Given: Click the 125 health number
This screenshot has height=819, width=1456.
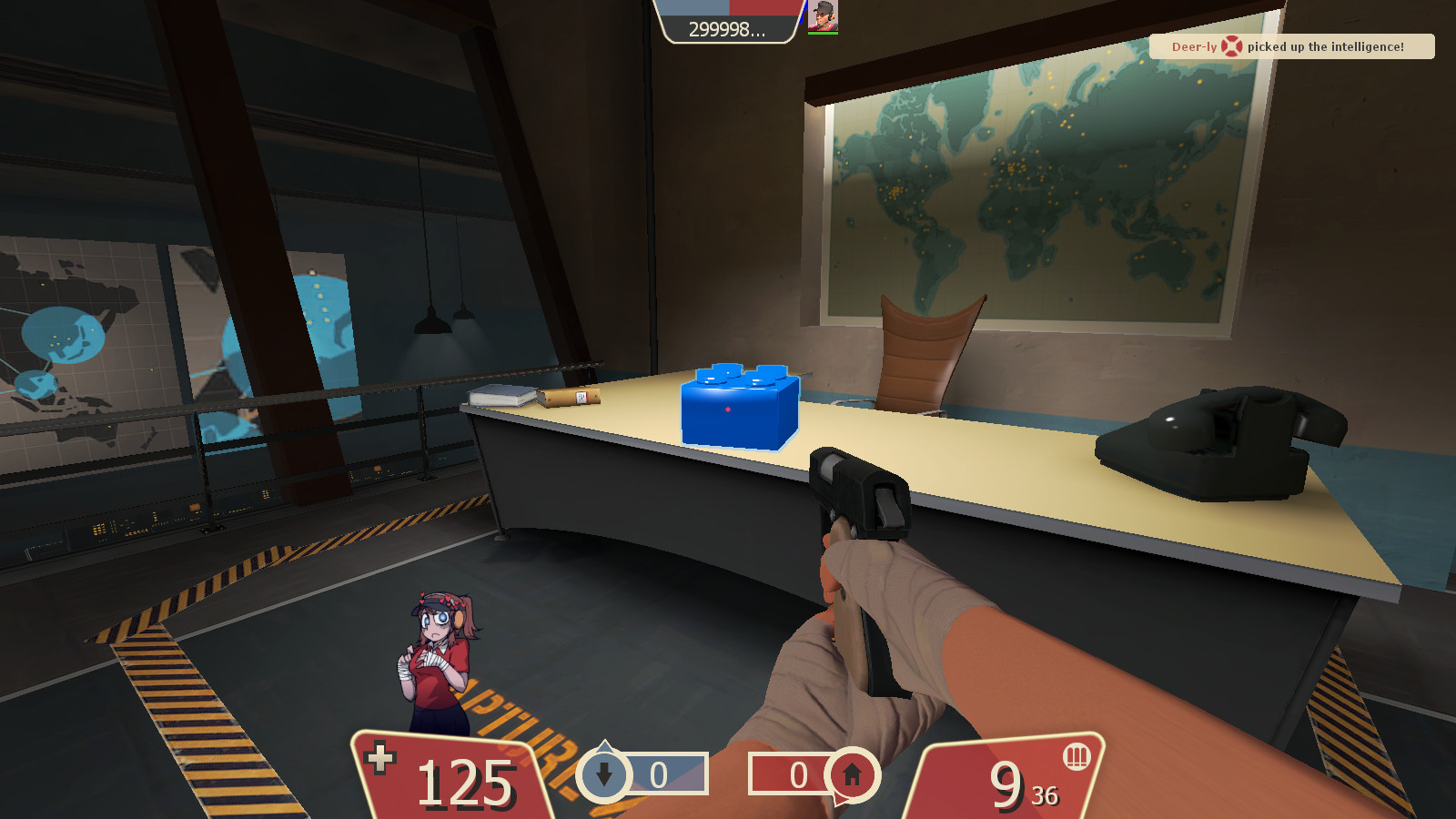Looking at the screenshot, I should tap(464, 781).
